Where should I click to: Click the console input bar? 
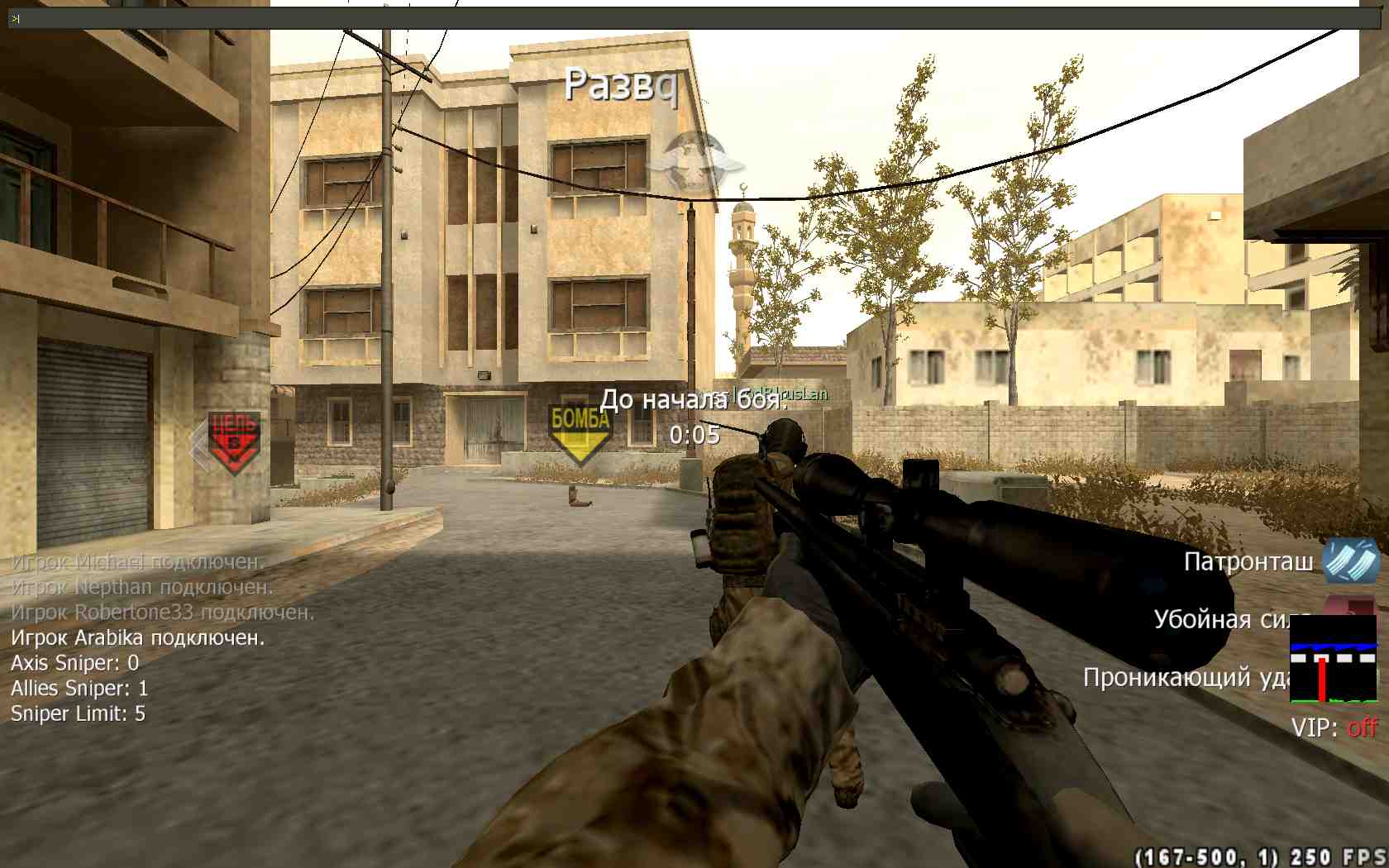pyautogui.click(x=686, y=18)
